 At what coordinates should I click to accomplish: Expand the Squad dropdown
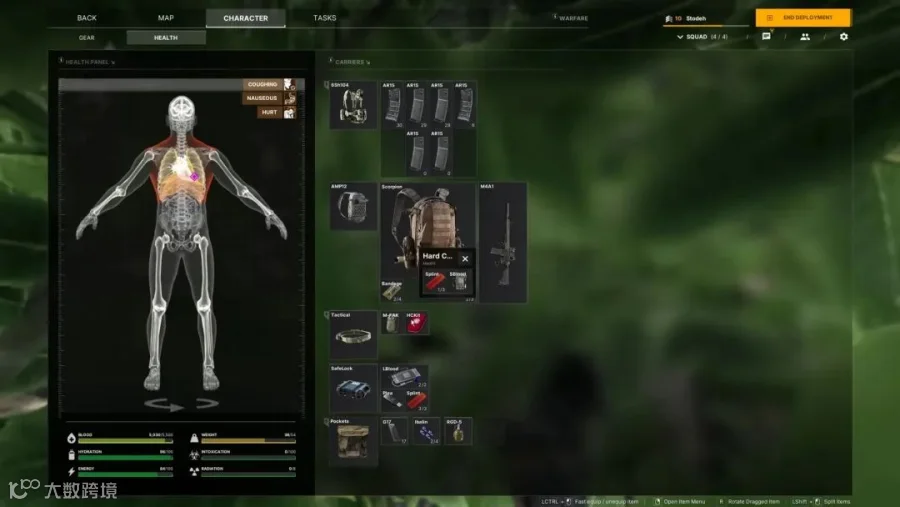703,37
